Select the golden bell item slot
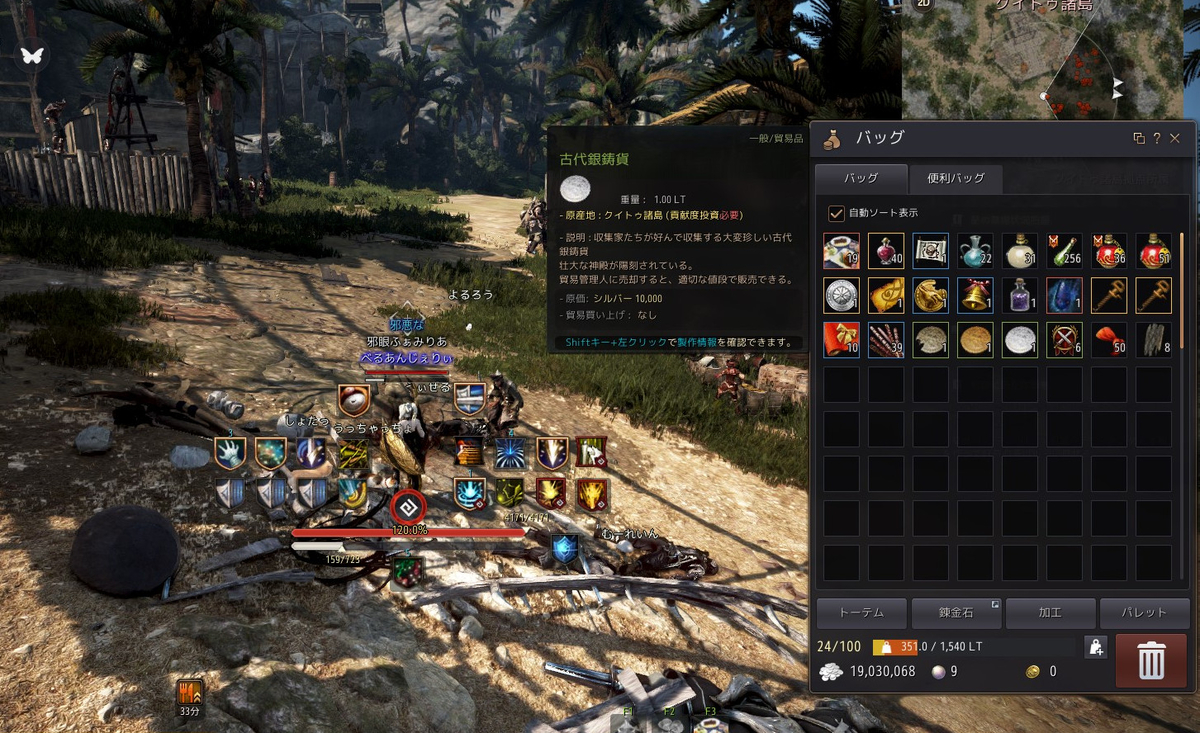Viewport: 1200px width, 733px height. [x=975, y=296]
